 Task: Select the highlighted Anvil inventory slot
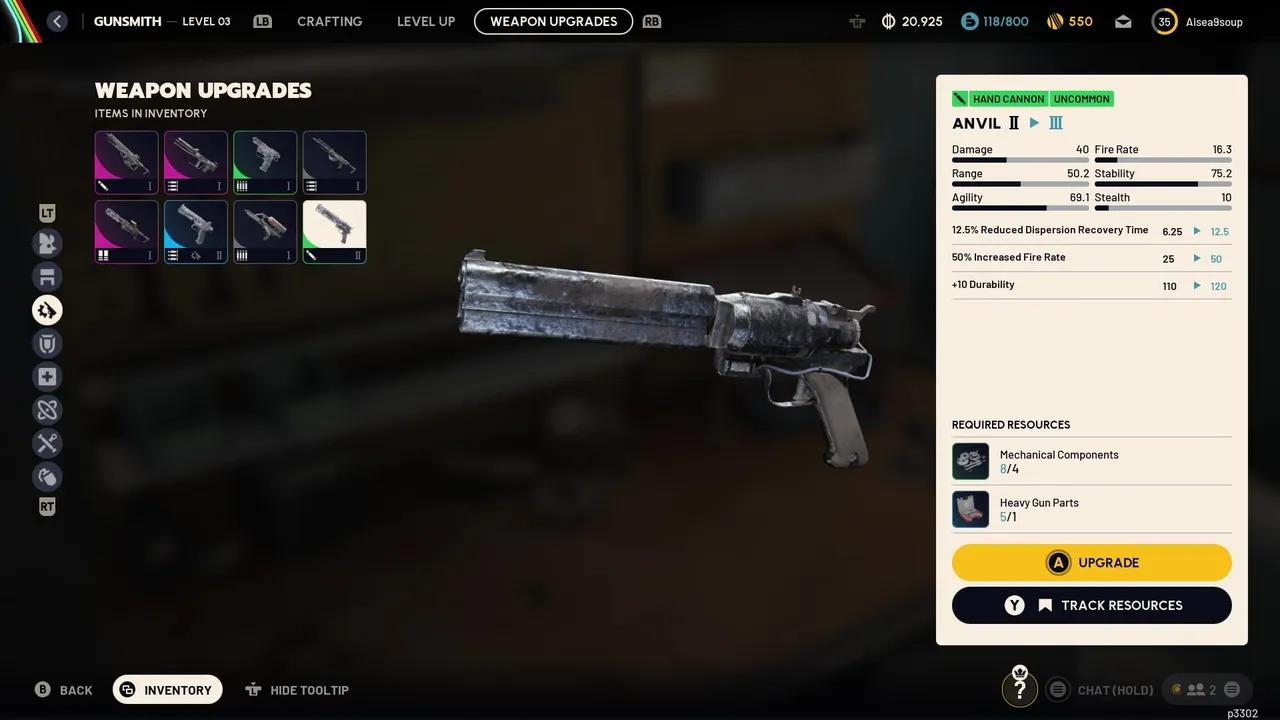tap(334, 232)
